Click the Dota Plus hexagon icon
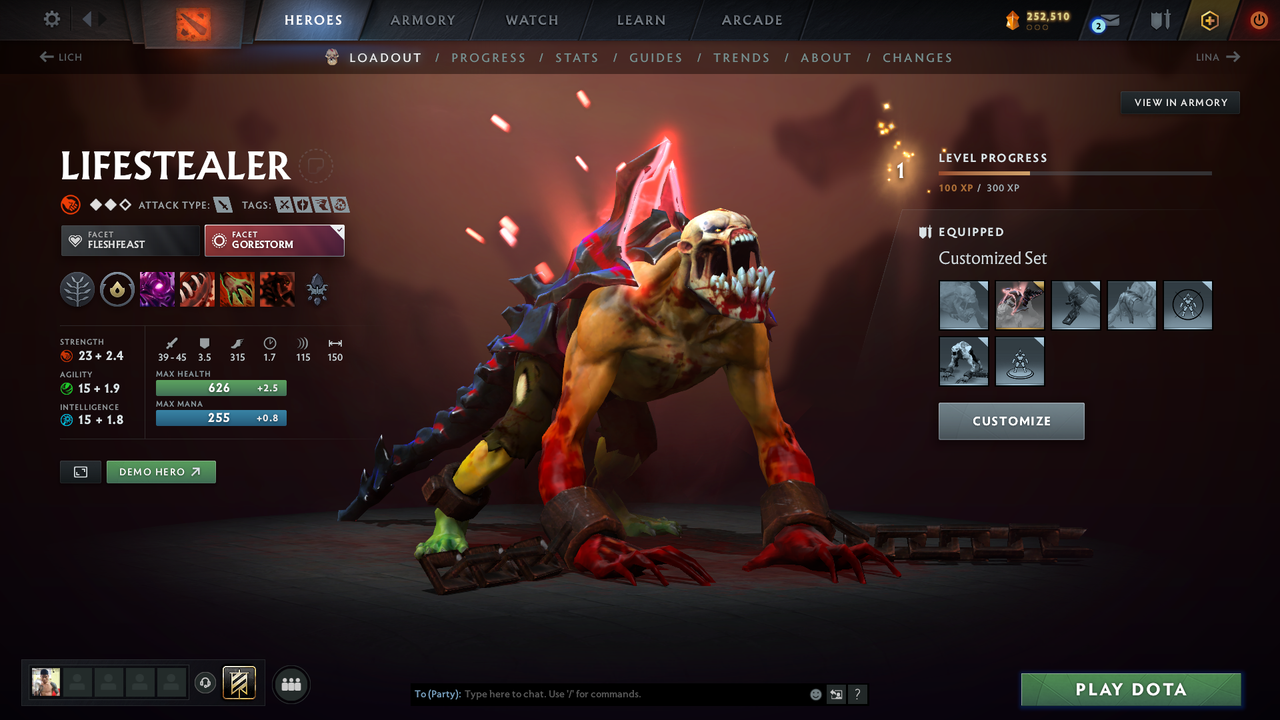 [1209, 19]
